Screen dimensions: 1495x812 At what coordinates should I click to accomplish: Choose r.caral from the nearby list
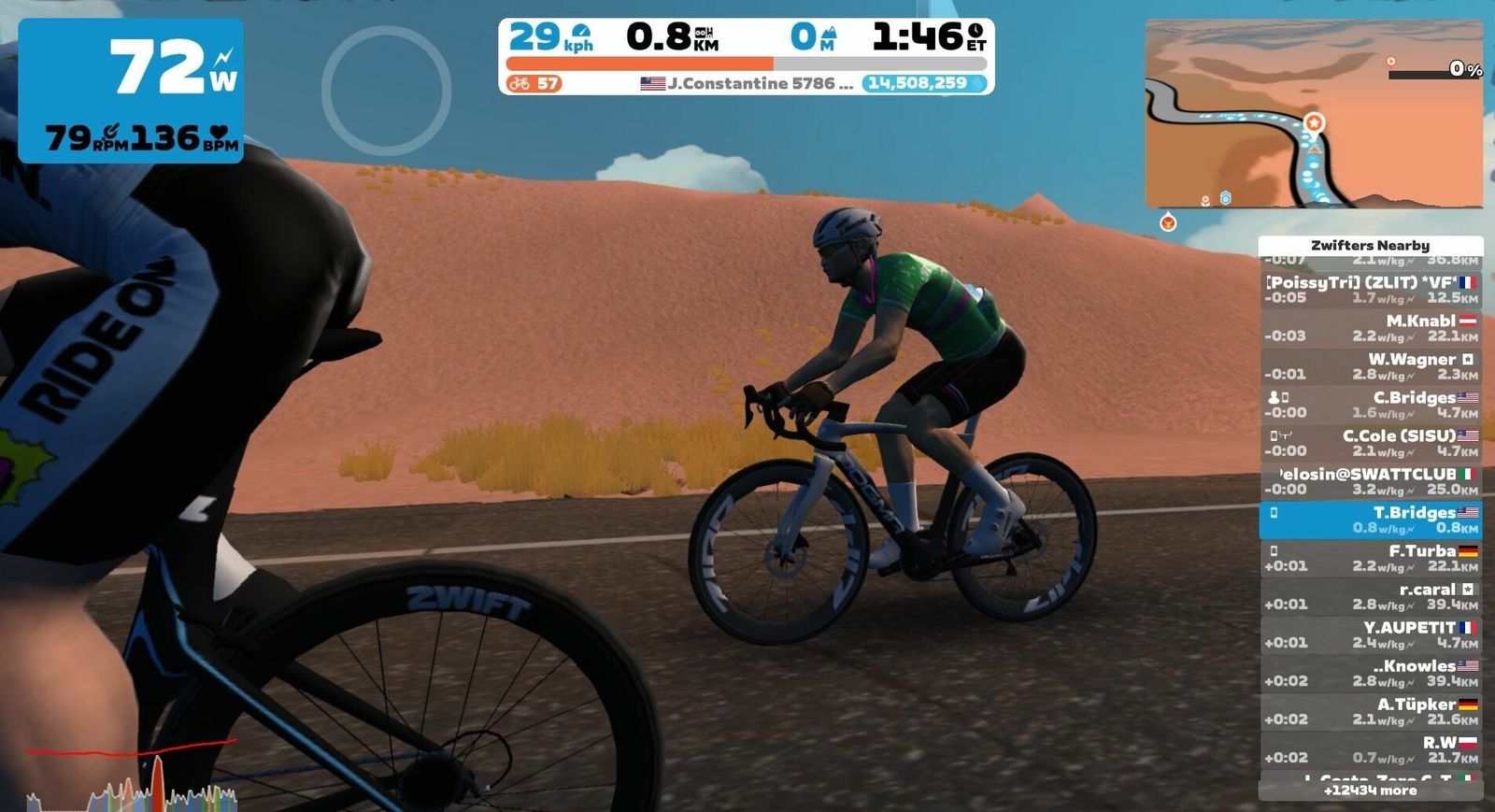(1370, 596)
